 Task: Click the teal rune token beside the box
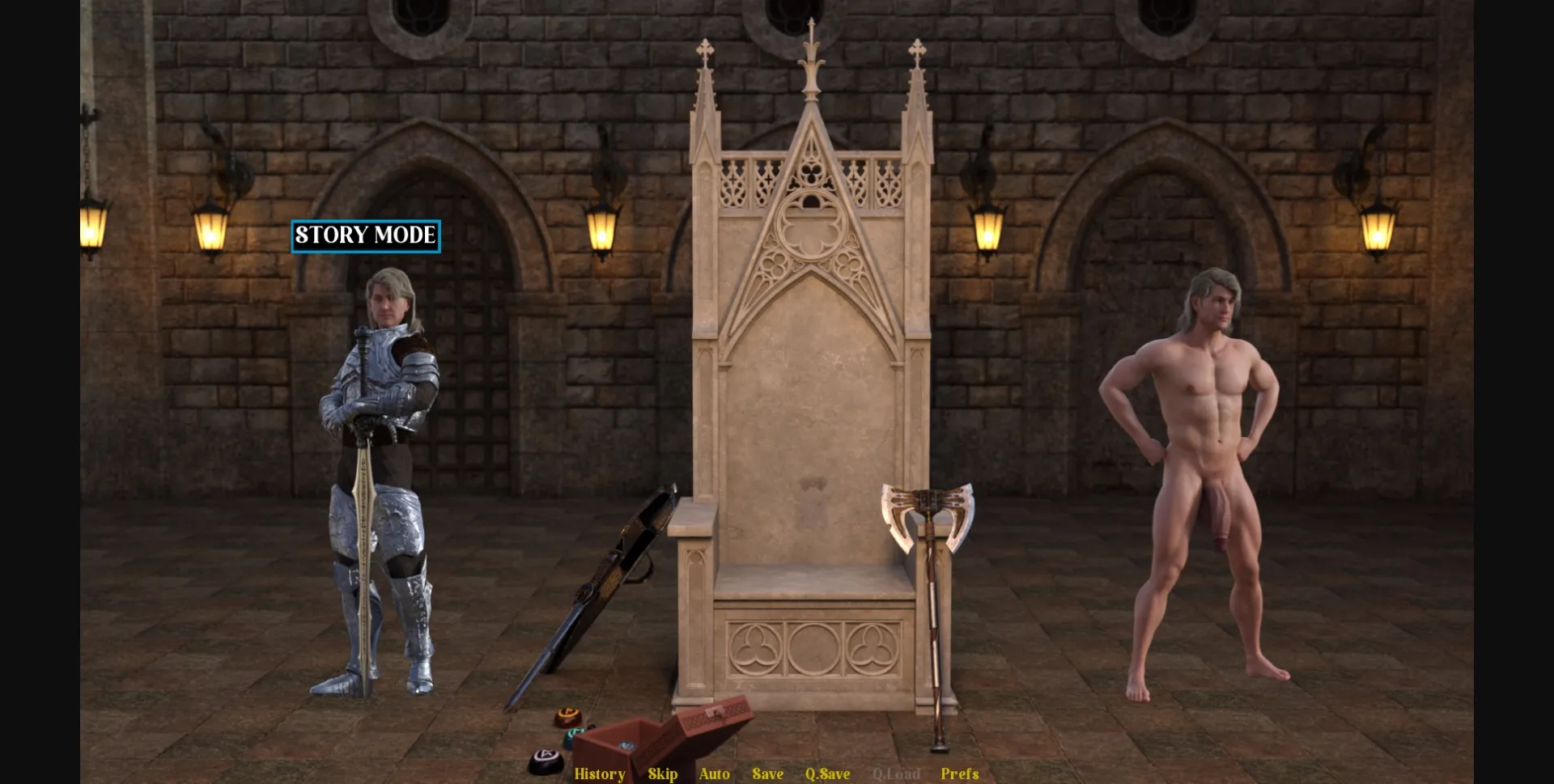[x=575, y=736]
